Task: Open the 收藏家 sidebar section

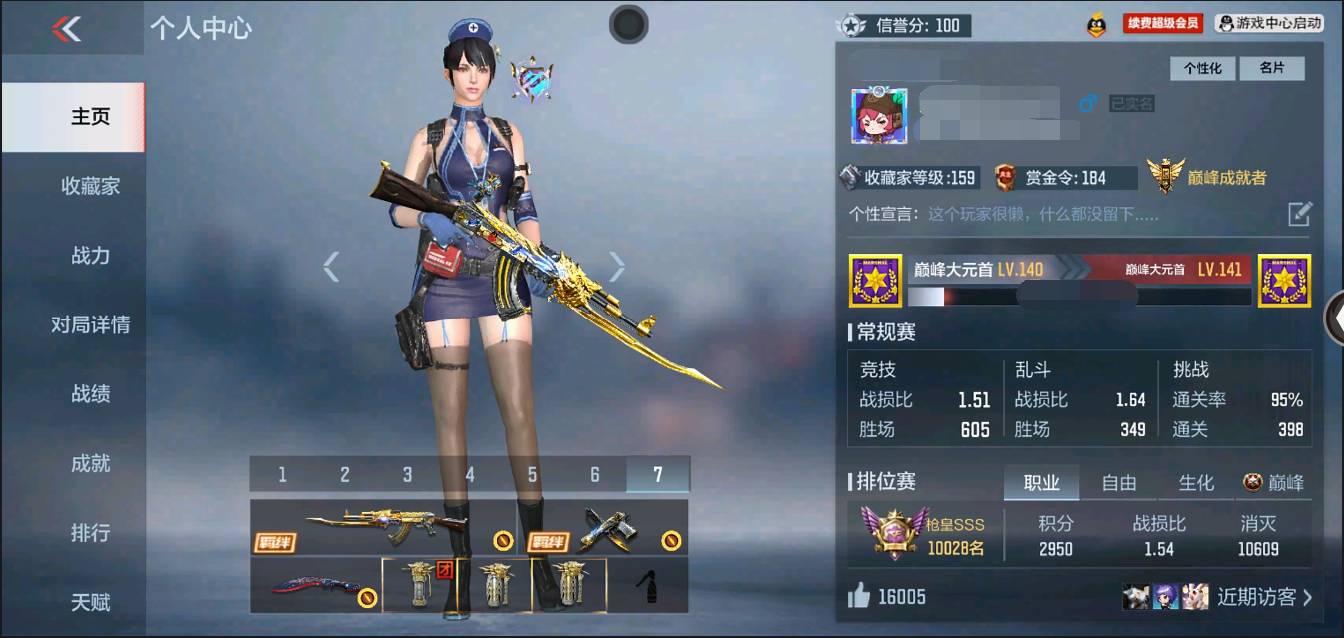Action: 90,186
